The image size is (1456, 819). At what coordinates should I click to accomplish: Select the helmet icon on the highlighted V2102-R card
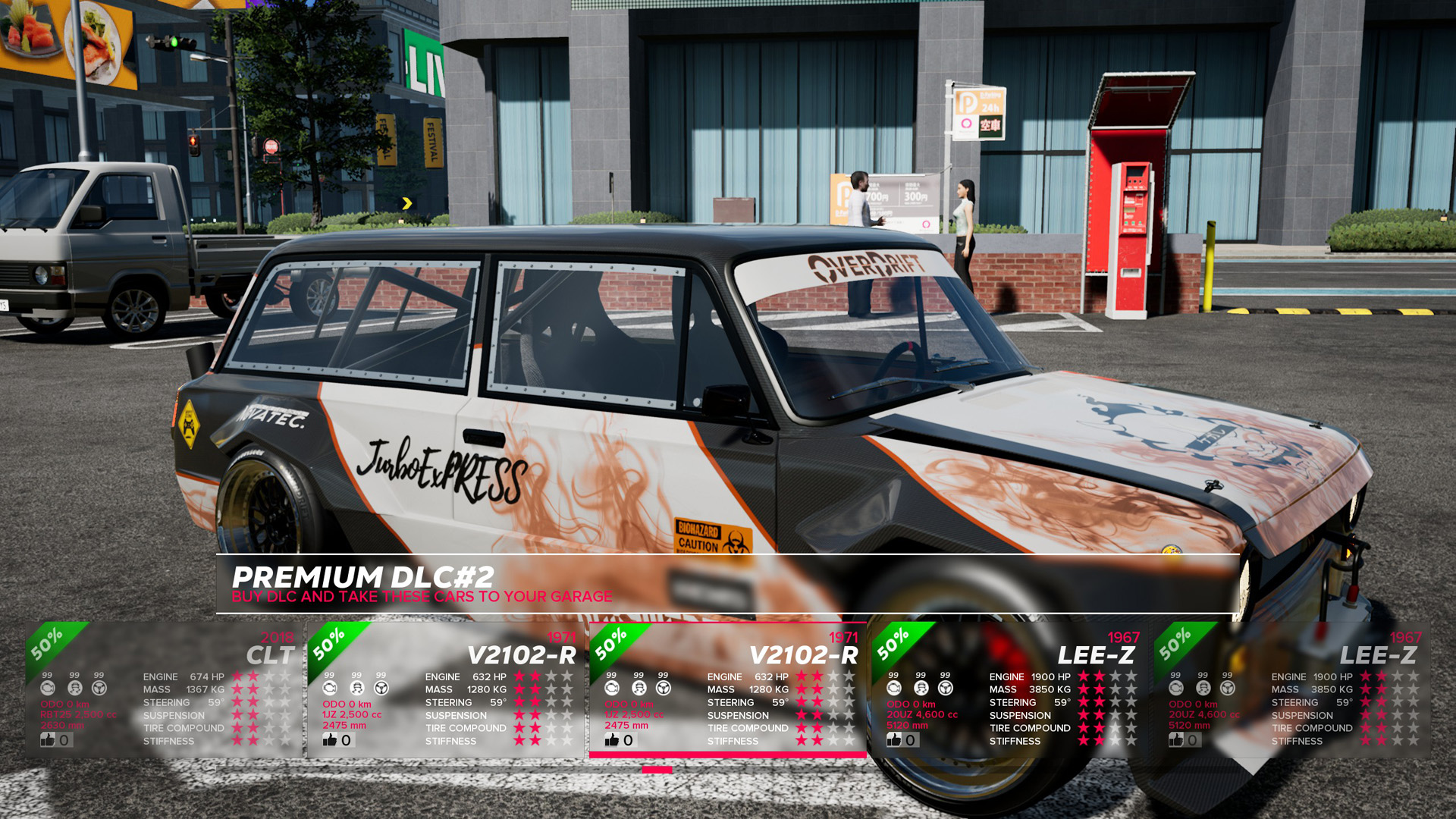coord(639,689)
